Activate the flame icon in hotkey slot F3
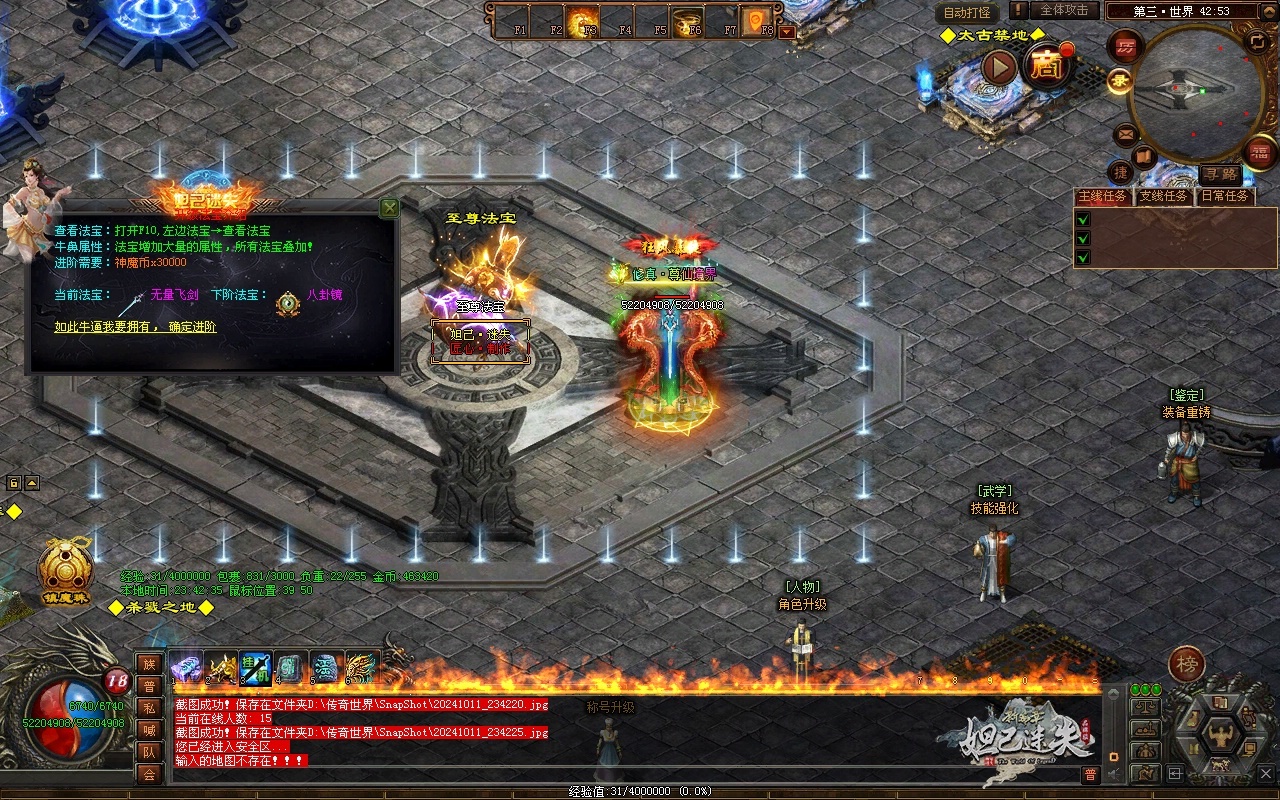 point(582,20)
